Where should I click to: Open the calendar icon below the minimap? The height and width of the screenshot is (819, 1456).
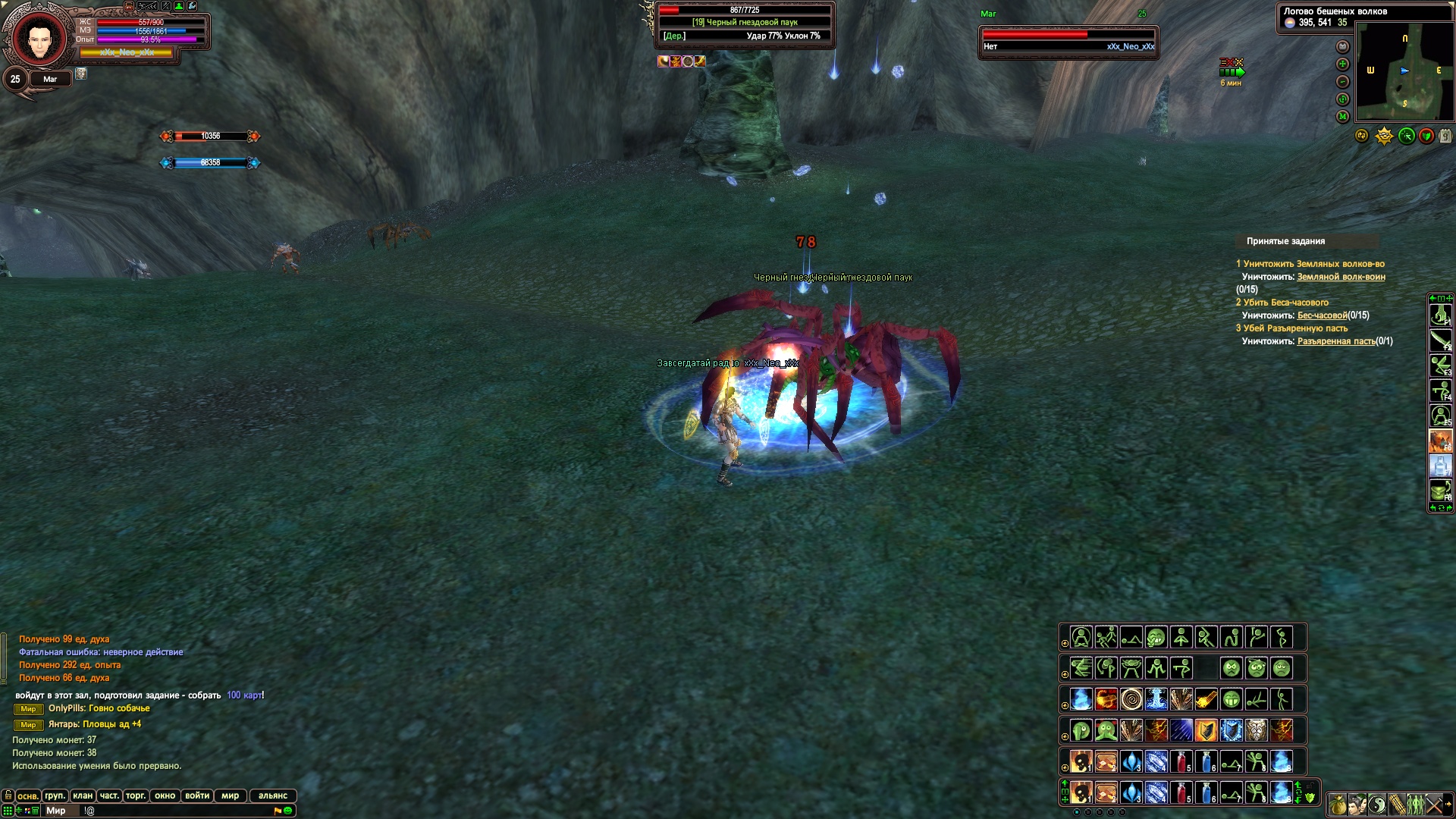(x=1445, y=136)
